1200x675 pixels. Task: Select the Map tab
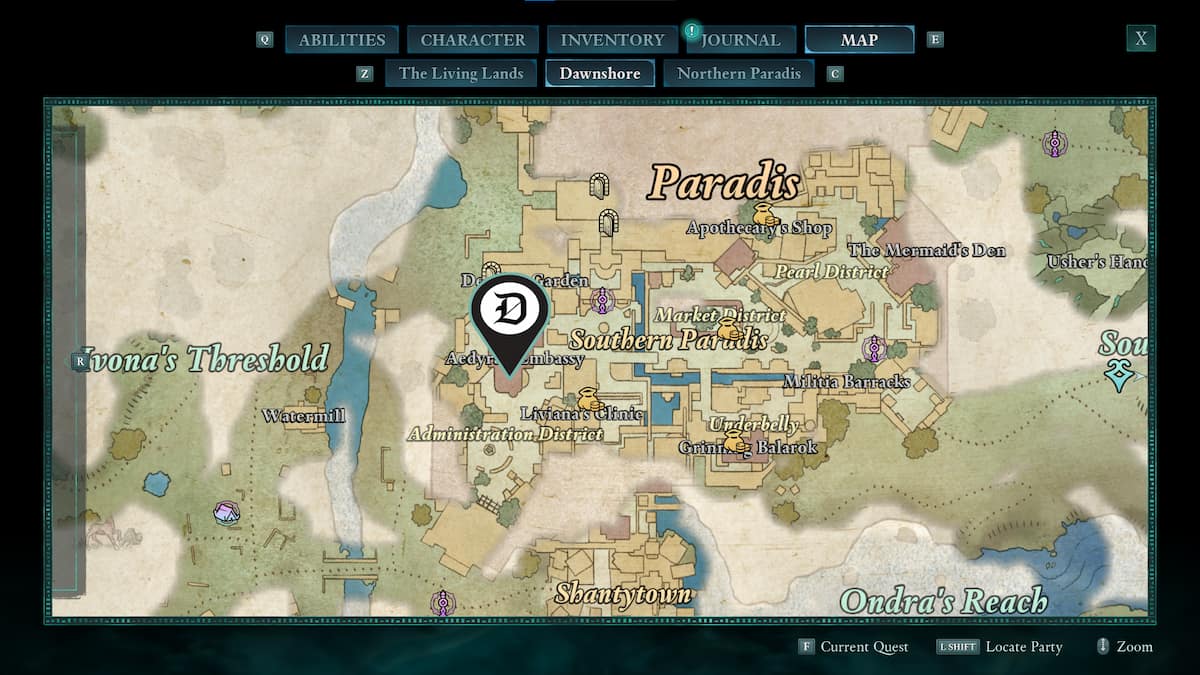[x=859, y=40]
